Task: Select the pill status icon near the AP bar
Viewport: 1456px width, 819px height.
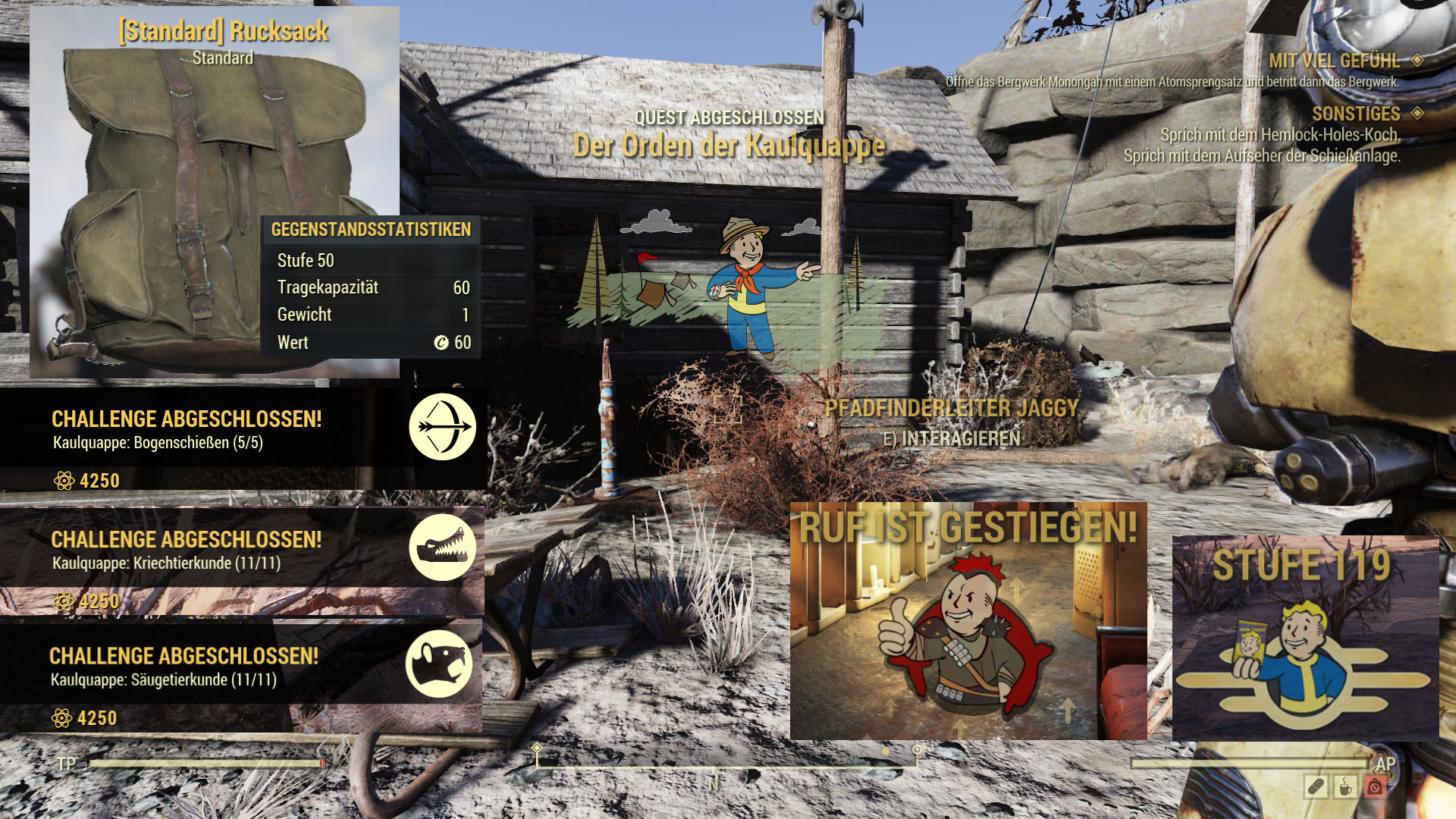Action: (x=1316, y=786)
